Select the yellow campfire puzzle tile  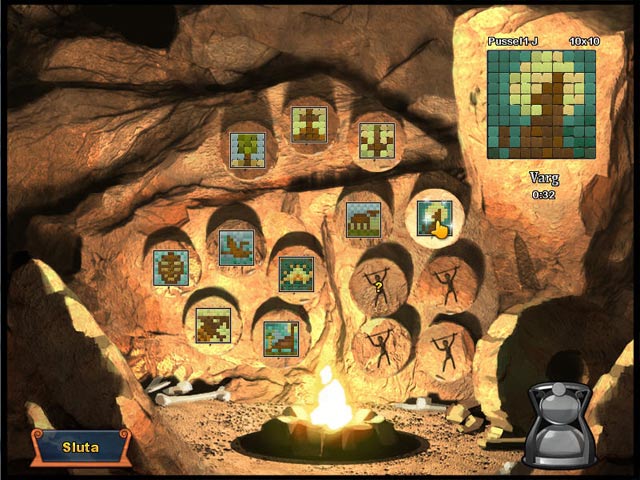click(296, 274)
